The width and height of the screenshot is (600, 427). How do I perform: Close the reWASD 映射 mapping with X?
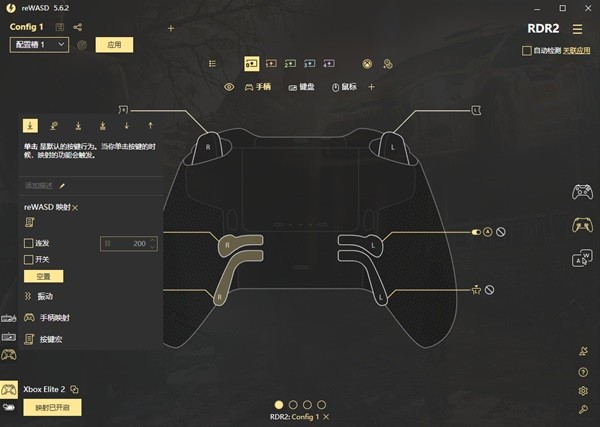pyautogui.click(x=75, y=206)
